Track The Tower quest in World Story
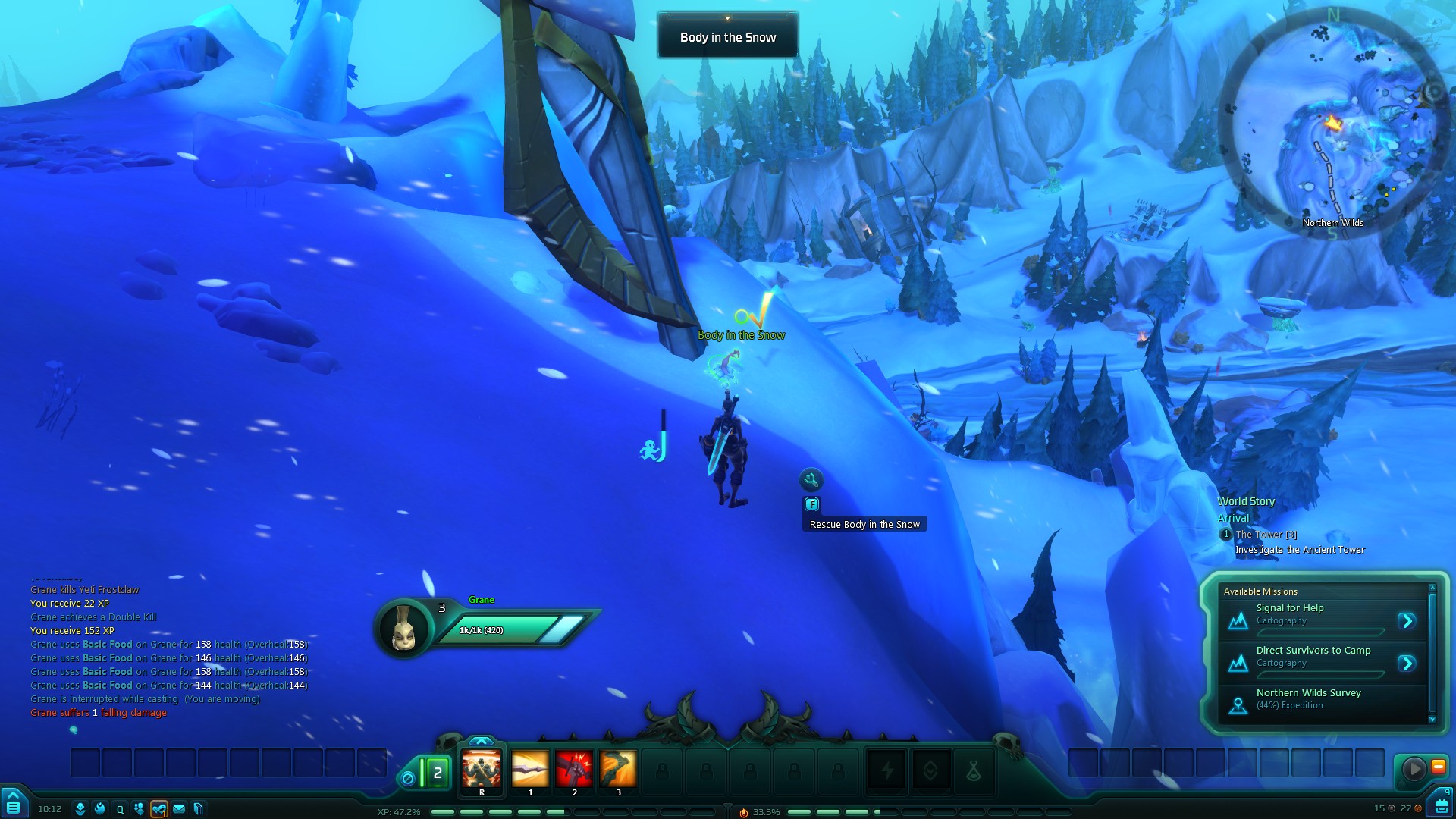Viewport: 1456px width, 819px height. pyautogui.click(x=1266, y=535)
